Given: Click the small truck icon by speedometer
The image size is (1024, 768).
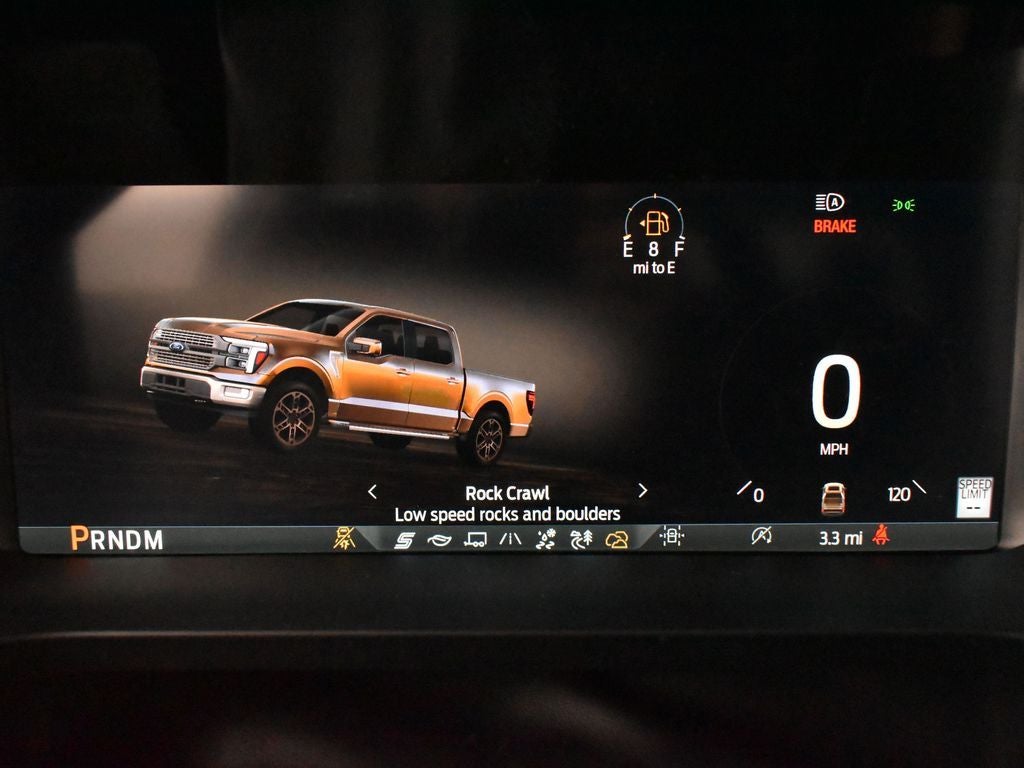Looking at the screenshot, I should [833, 497].
